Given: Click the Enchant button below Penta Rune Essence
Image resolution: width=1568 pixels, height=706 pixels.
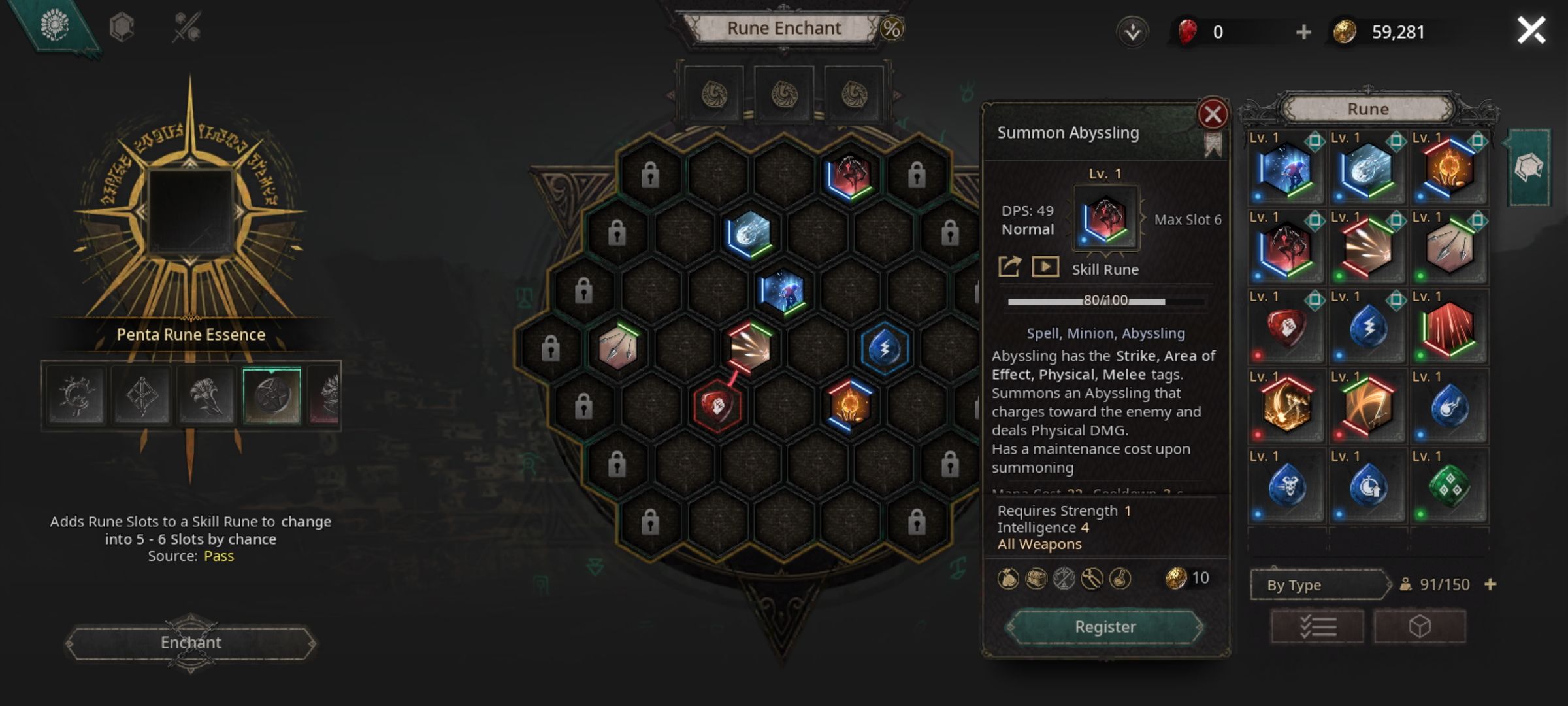Looking at the screenshot, I should (190, 643).
